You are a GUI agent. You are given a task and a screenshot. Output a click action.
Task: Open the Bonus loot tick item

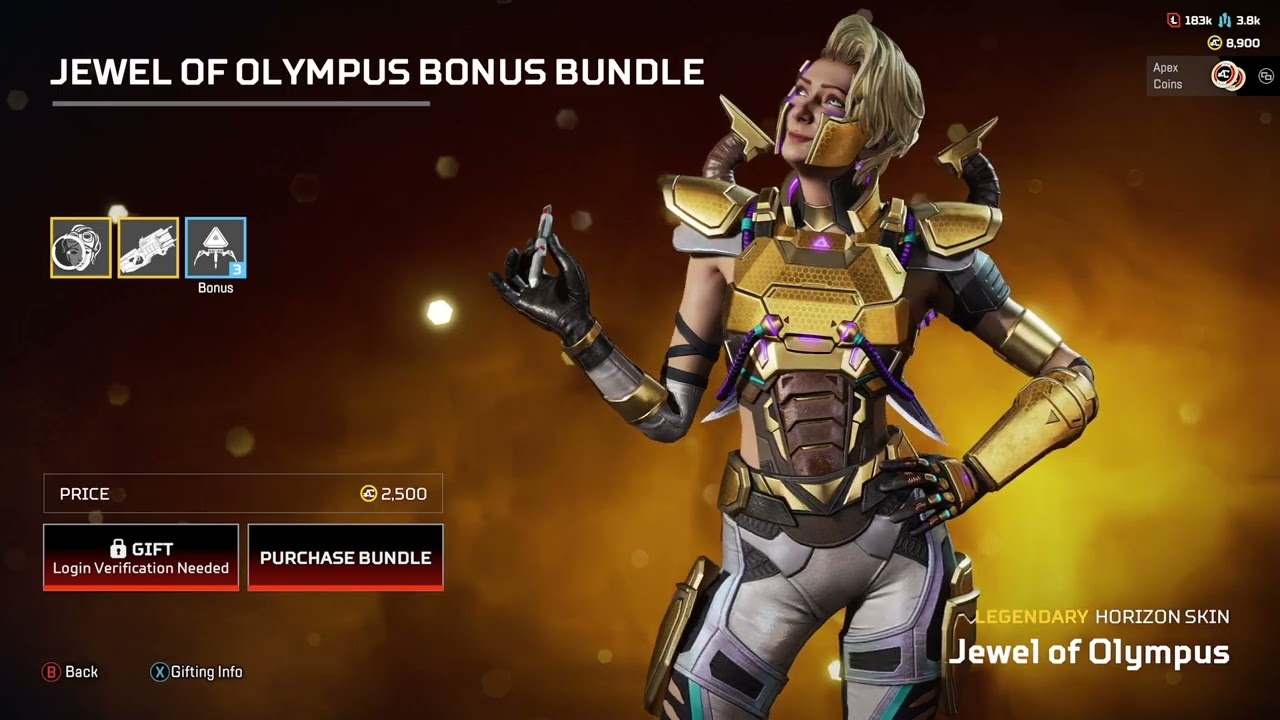pos(214,246)
